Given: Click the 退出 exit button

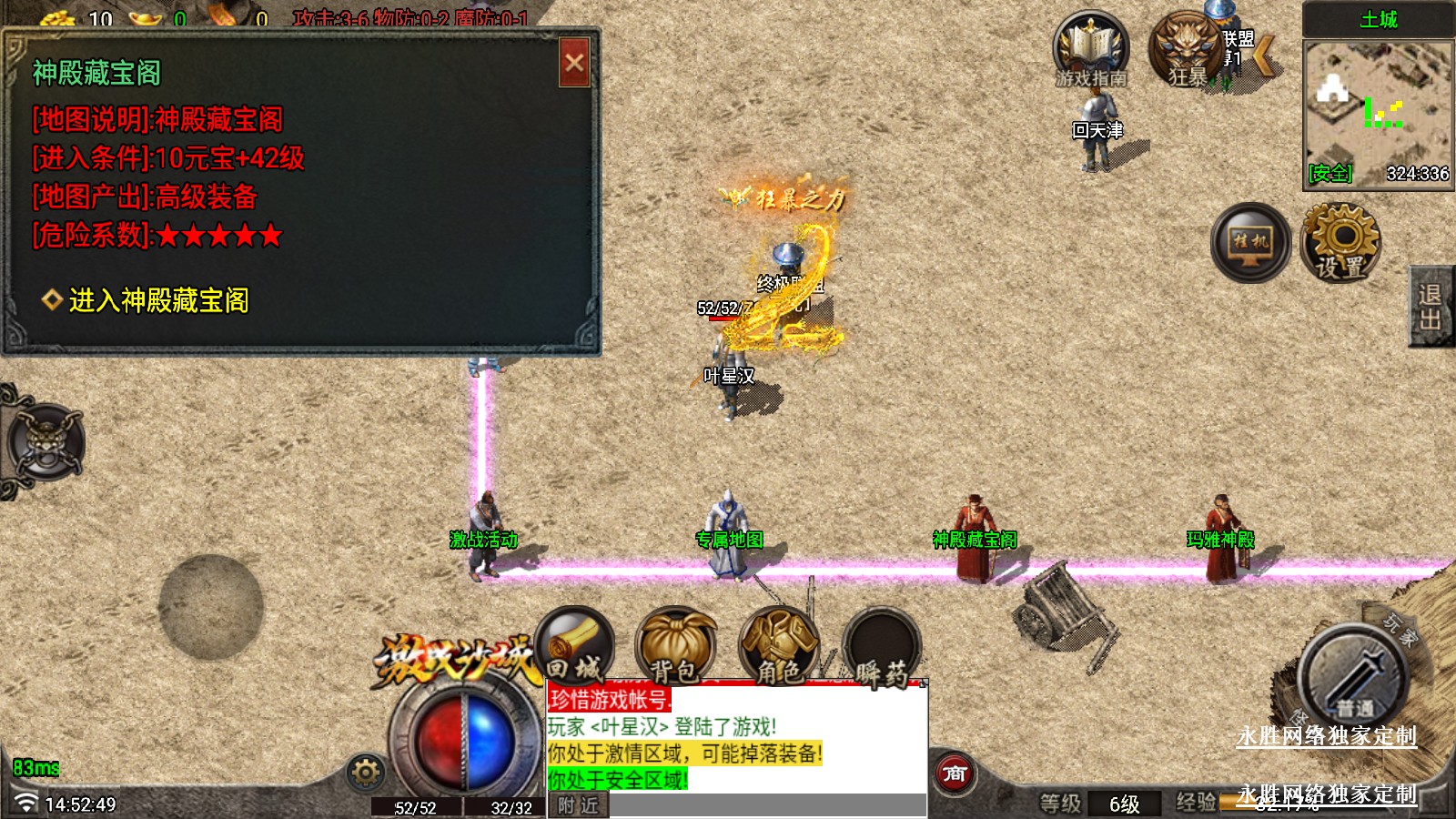Looking at the screenshot, I should (x=1431, y=307).
